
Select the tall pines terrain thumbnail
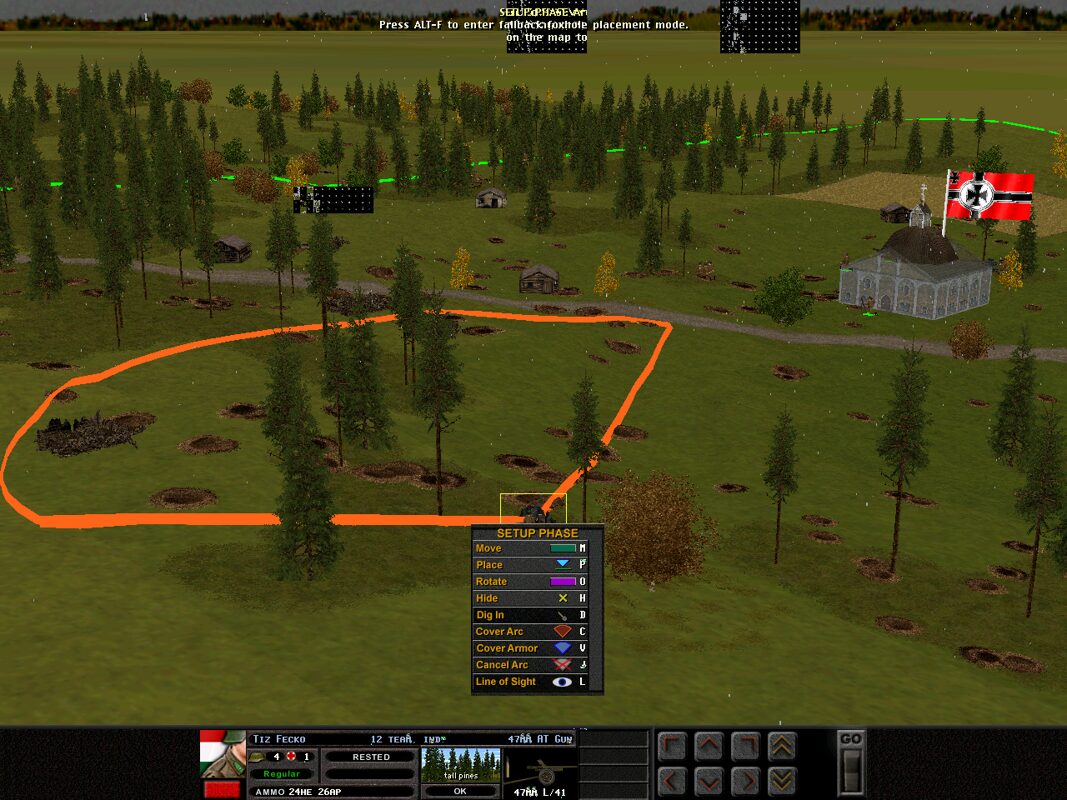tap(459, 764)
